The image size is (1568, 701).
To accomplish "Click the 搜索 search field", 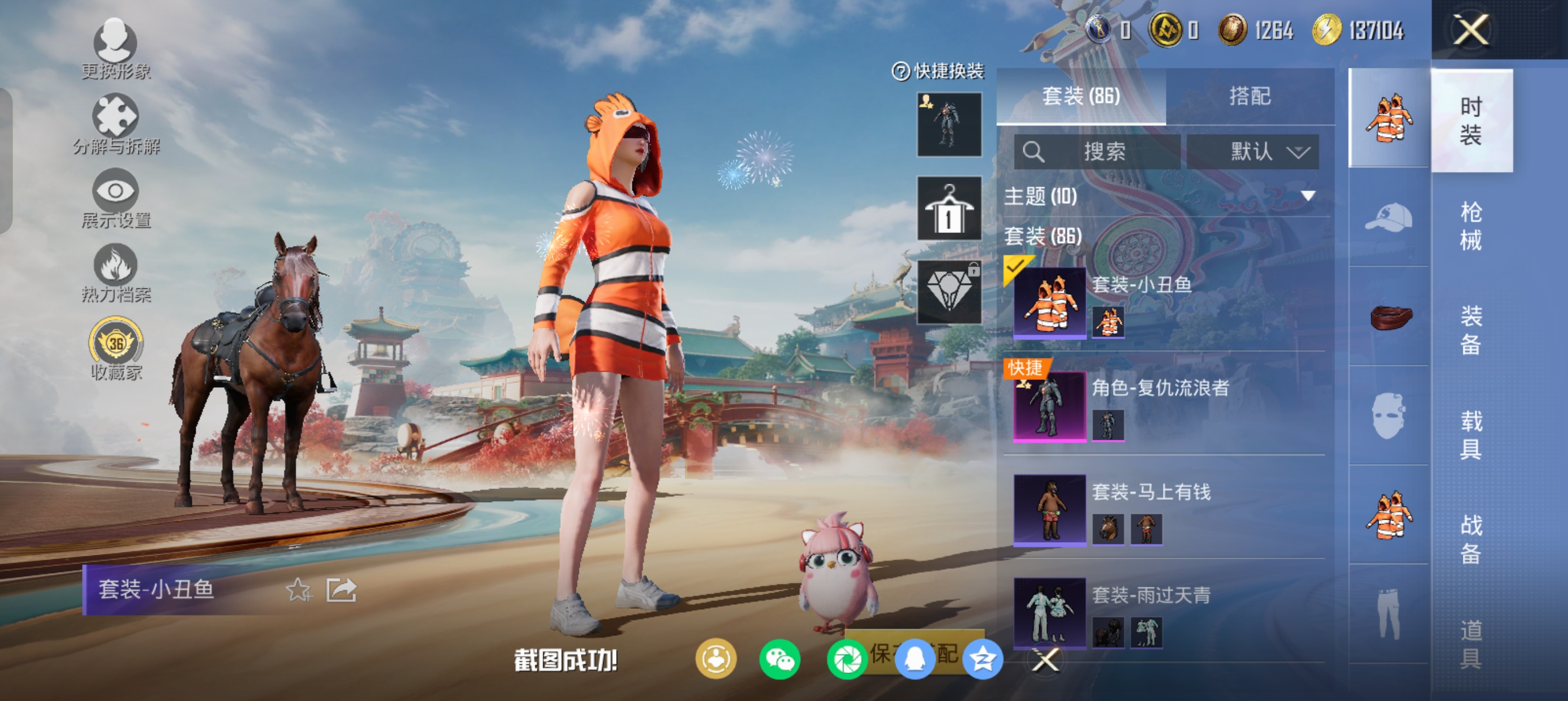I will click(1097, 152).
